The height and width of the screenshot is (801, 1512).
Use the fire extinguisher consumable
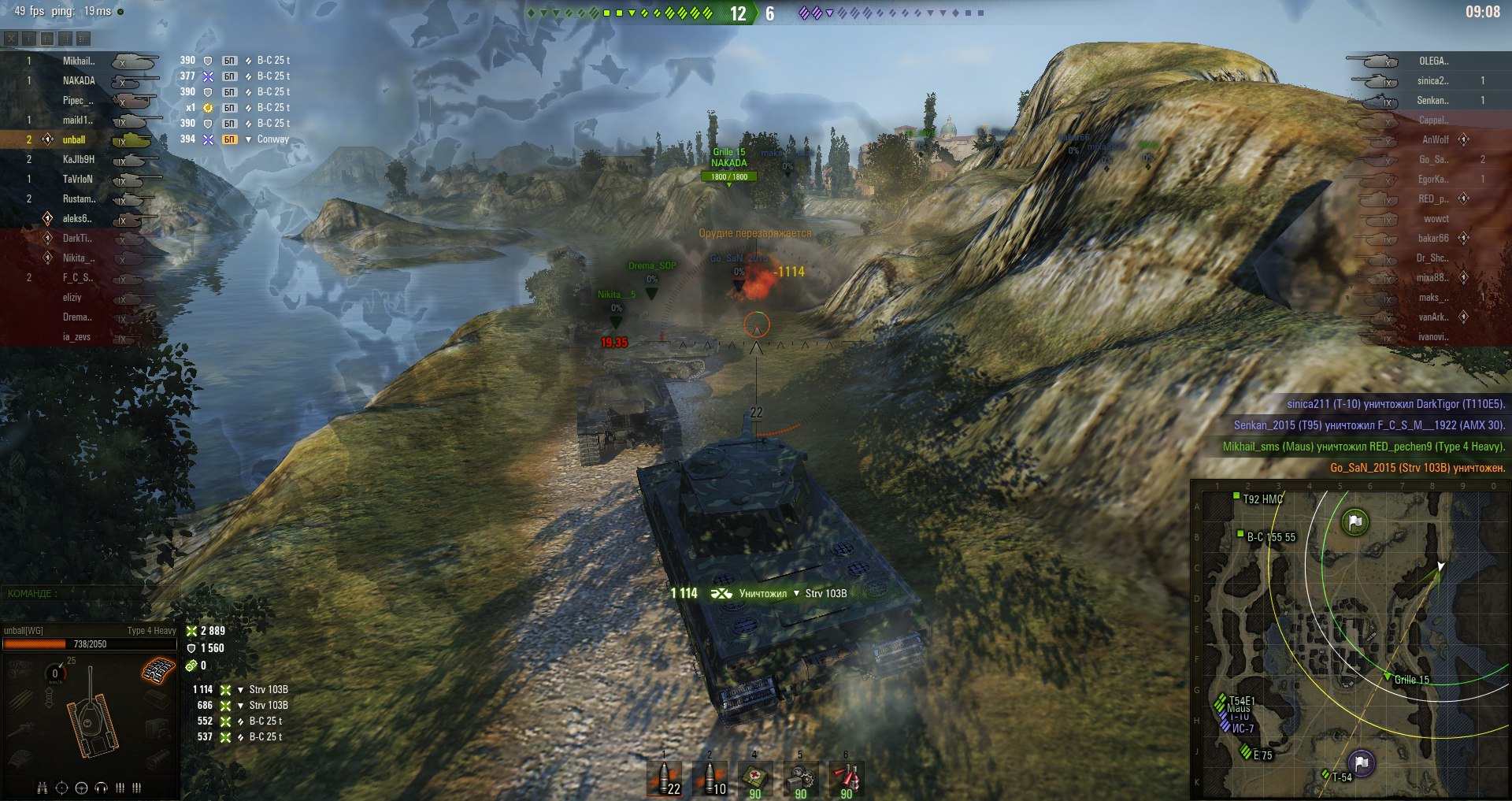(x=846, y=778)
